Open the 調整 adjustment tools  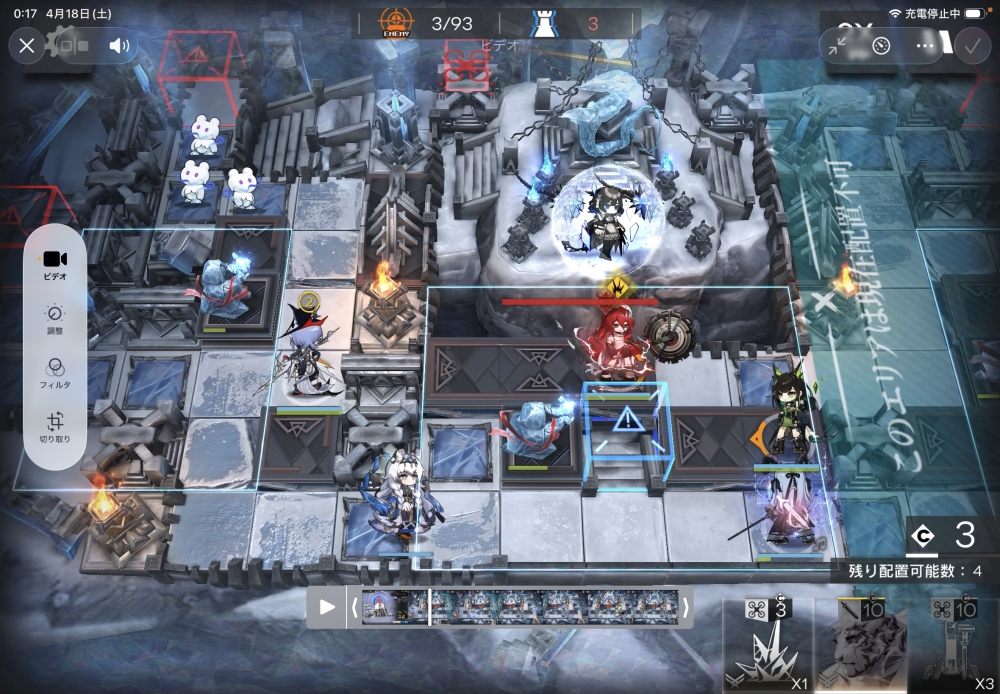54,319
